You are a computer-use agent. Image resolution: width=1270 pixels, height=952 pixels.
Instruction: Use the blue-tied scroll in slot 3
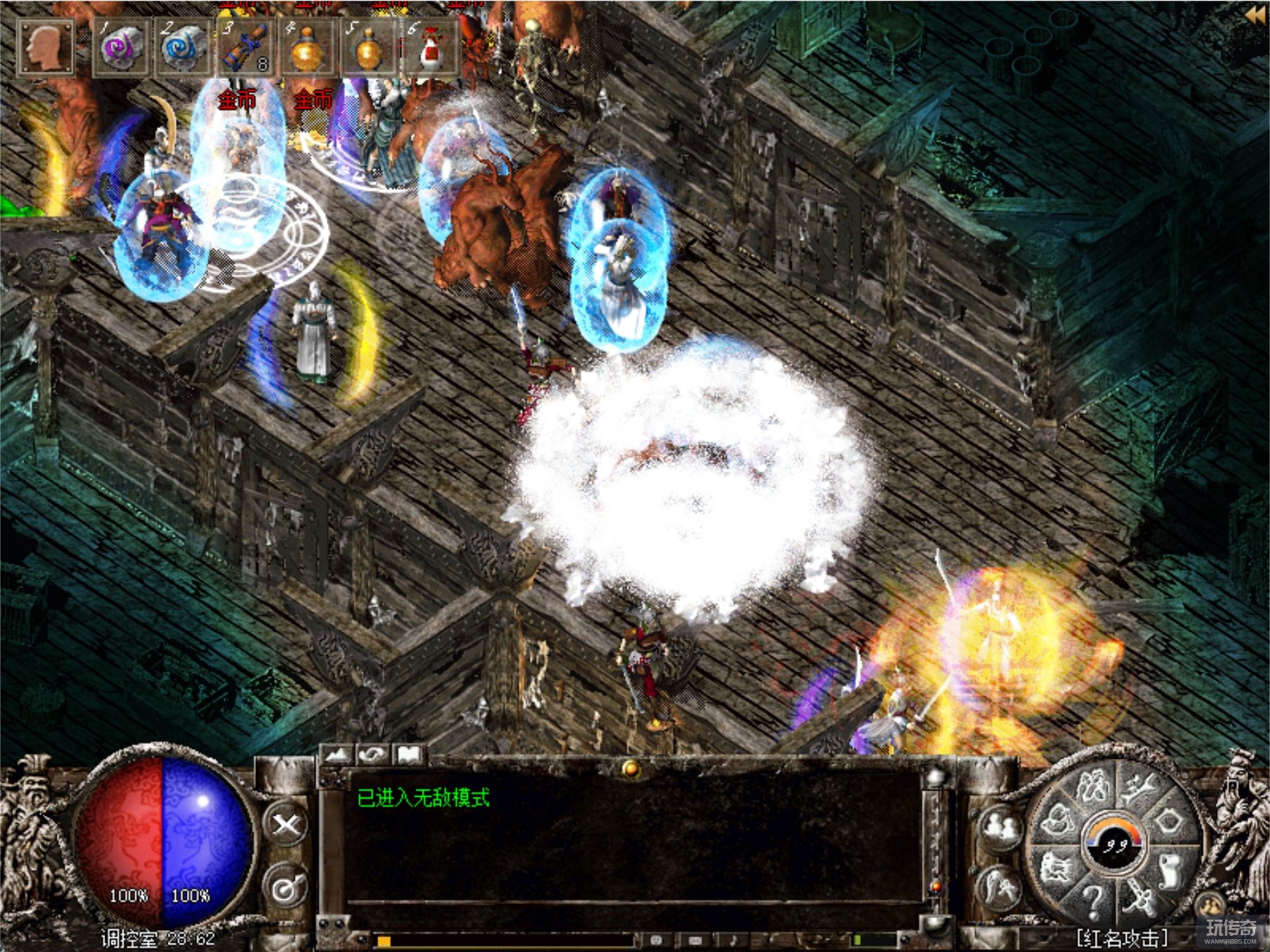pos(245,48)
